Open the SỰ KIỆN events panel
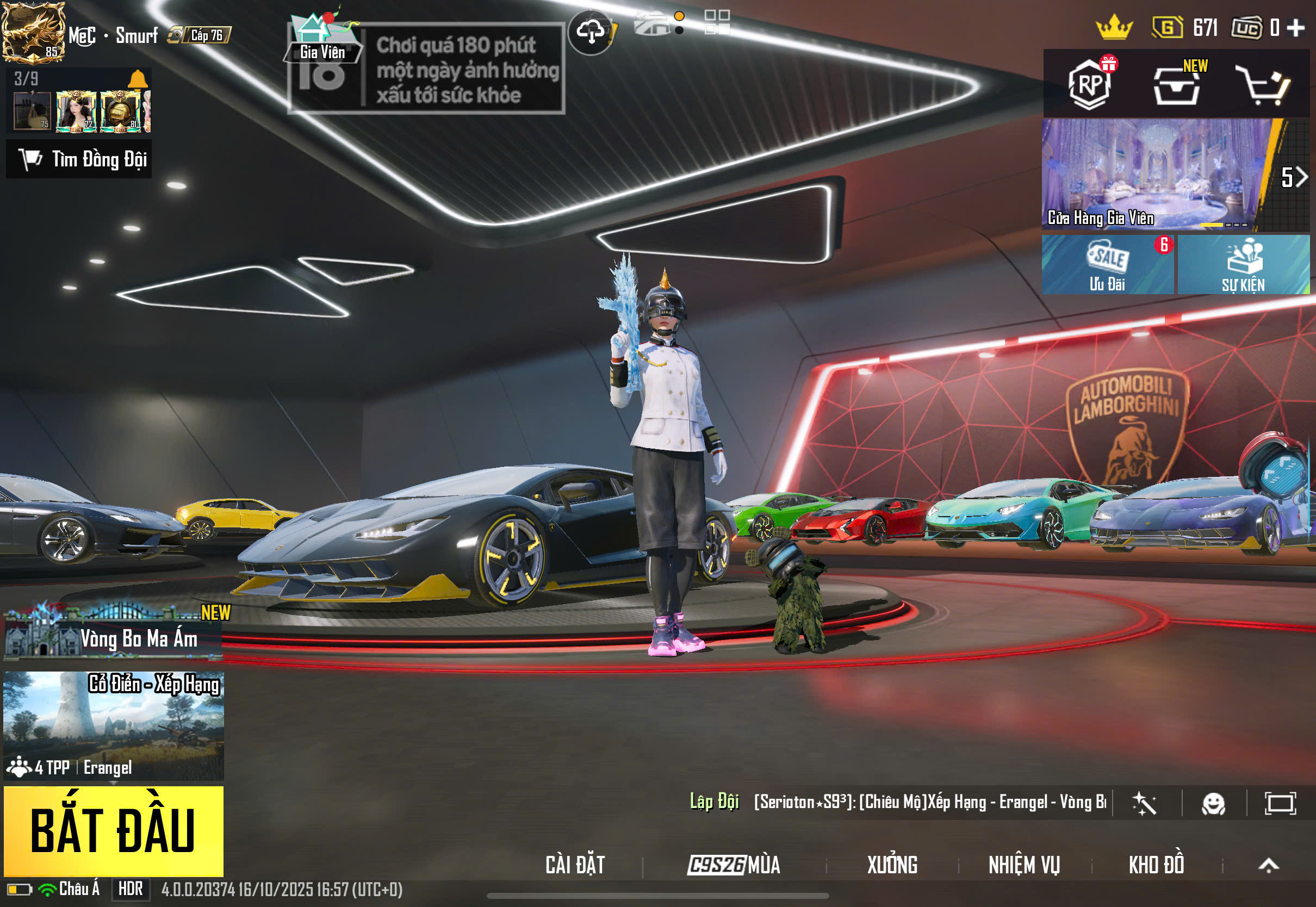This screenshot has width=1316, height=907. [1243, 265]
